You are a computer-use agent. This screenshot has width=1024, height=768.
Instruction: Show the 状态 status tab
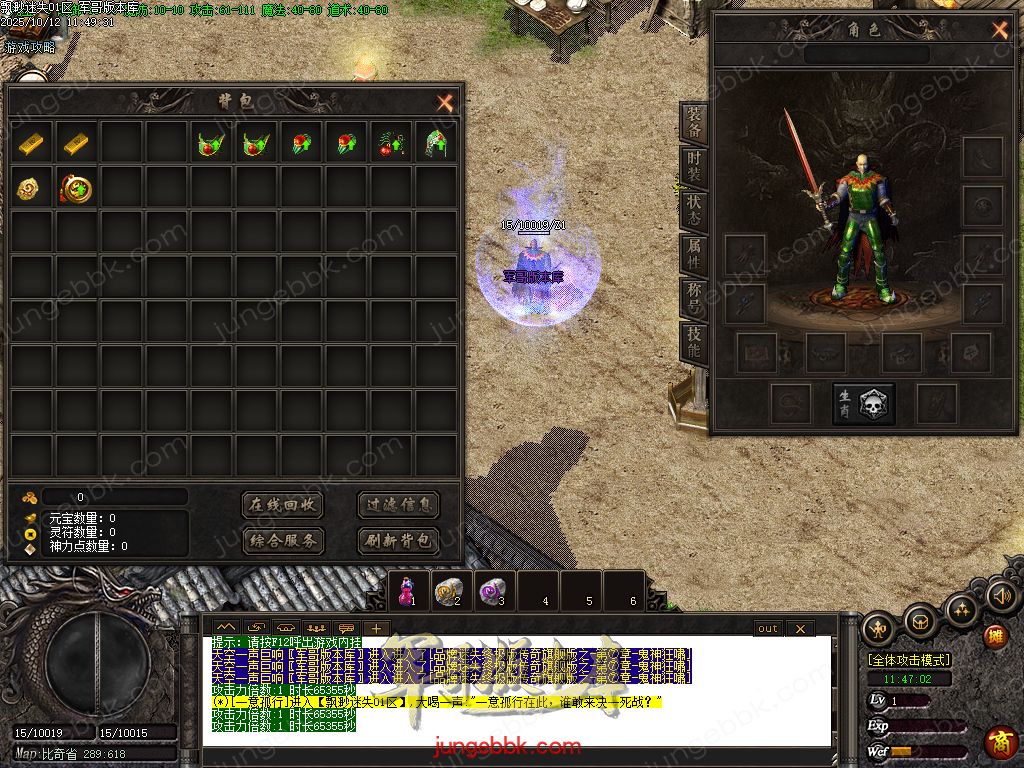[694, 210]
